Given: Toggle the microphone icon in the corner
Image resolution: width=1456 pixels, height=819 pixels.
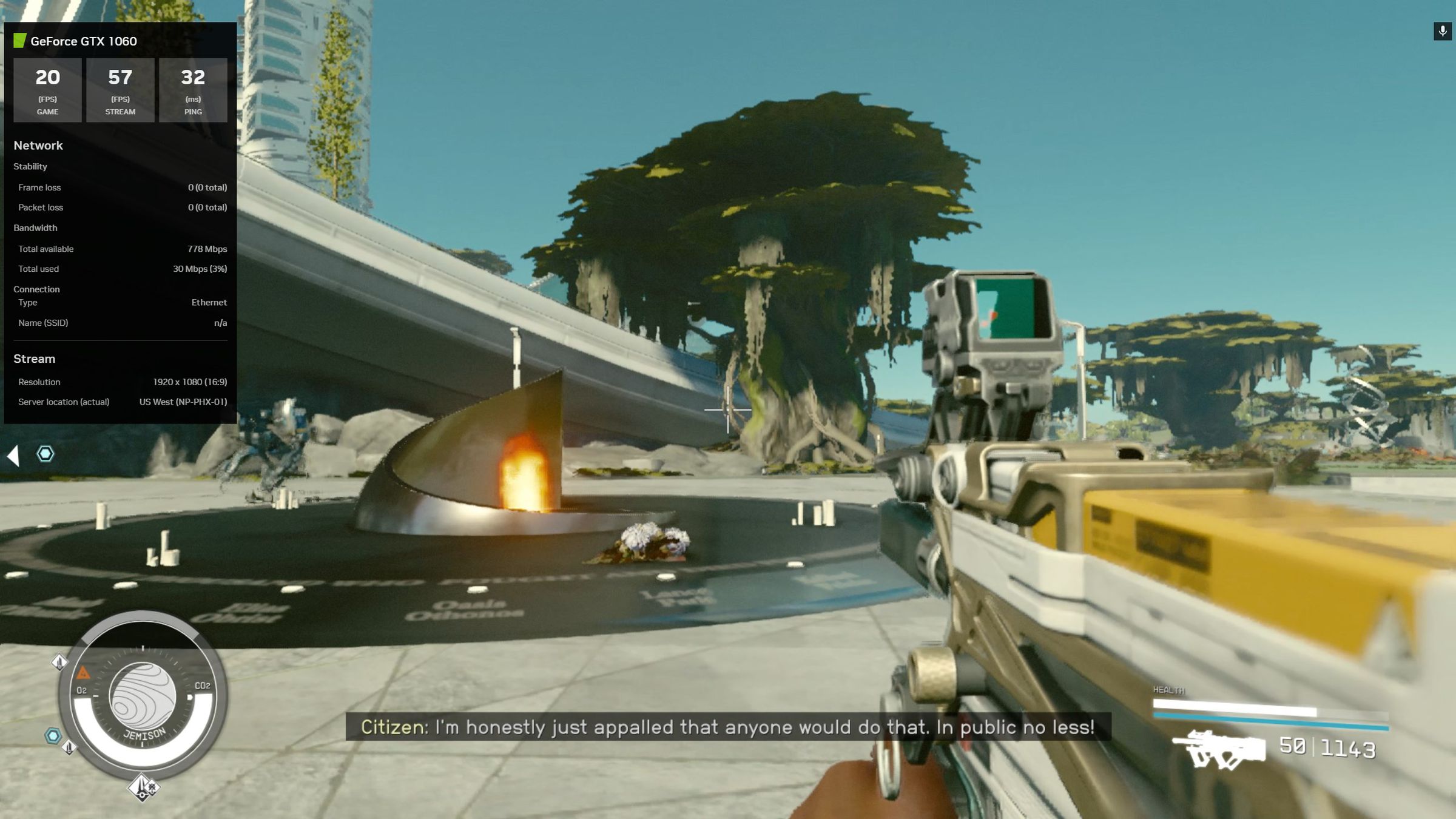Looking at the screenshot, I should (x=1442, y=31).
